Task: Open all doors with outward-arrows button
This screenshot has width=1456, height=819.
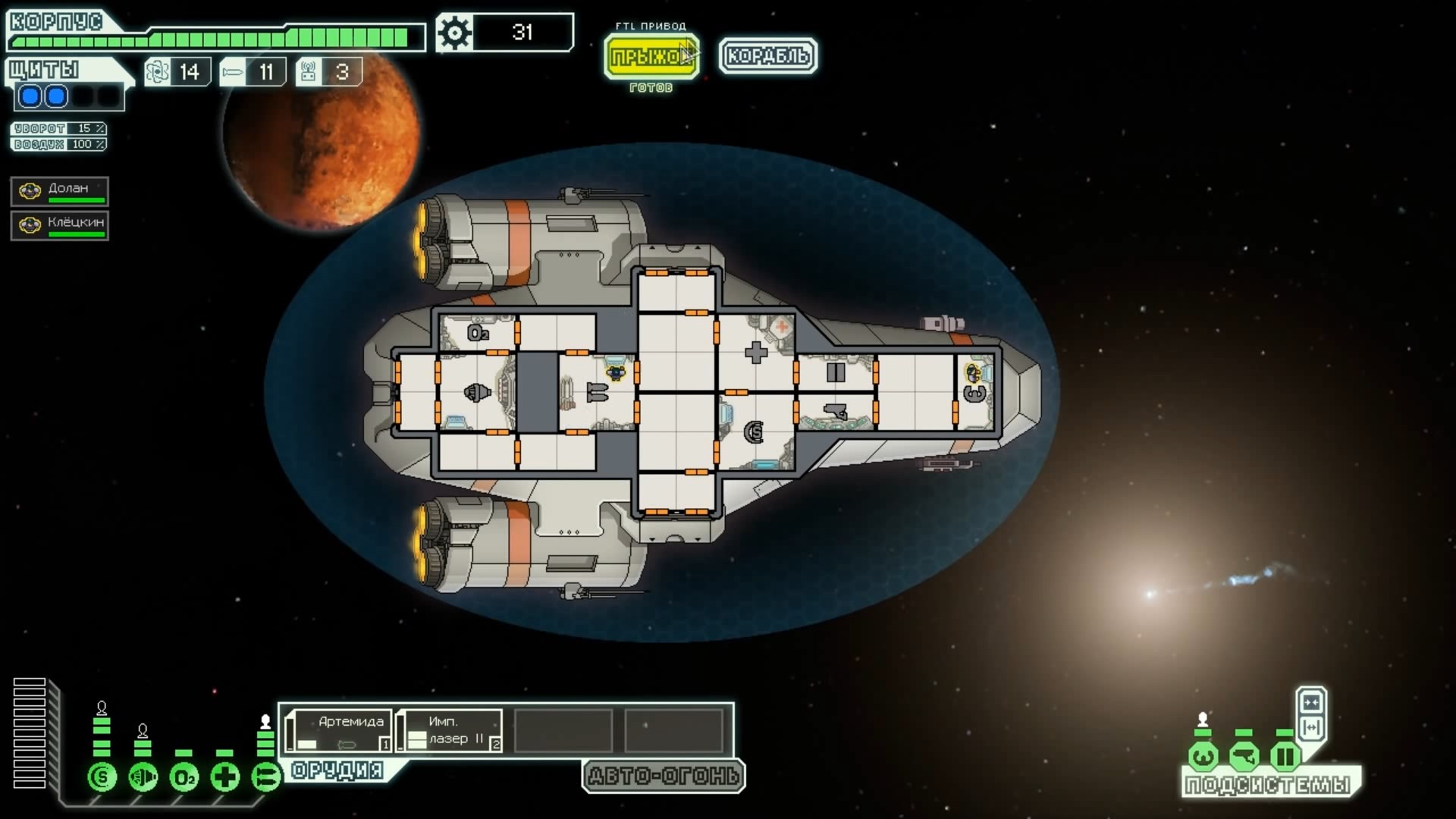Action: click(x=1311, y=728)
